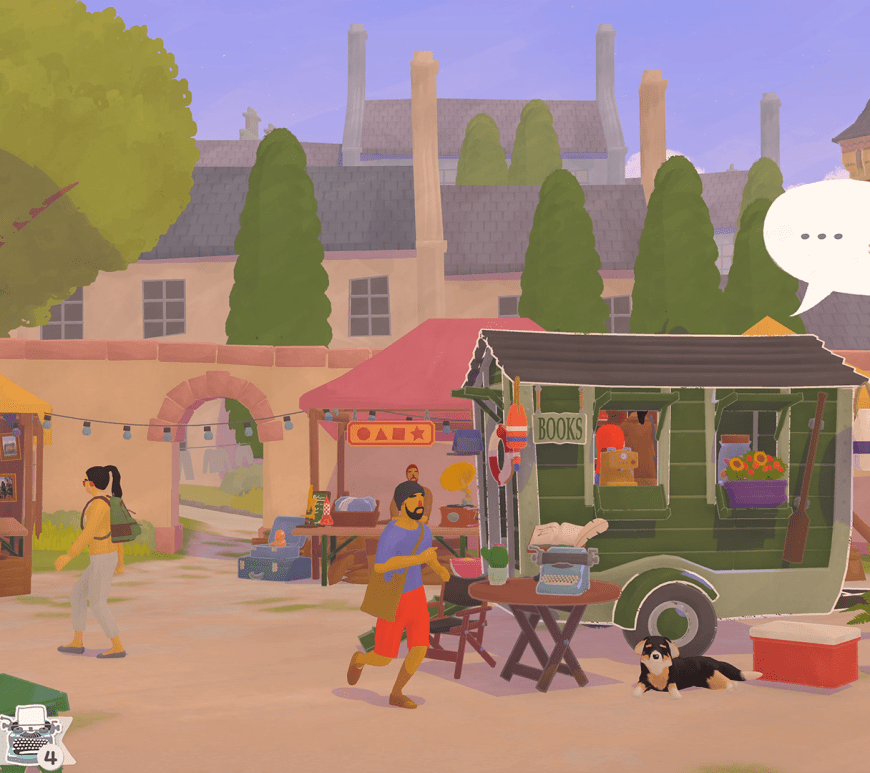
Task: Open the typewriter collectible badge
Action: click(33, 735)
